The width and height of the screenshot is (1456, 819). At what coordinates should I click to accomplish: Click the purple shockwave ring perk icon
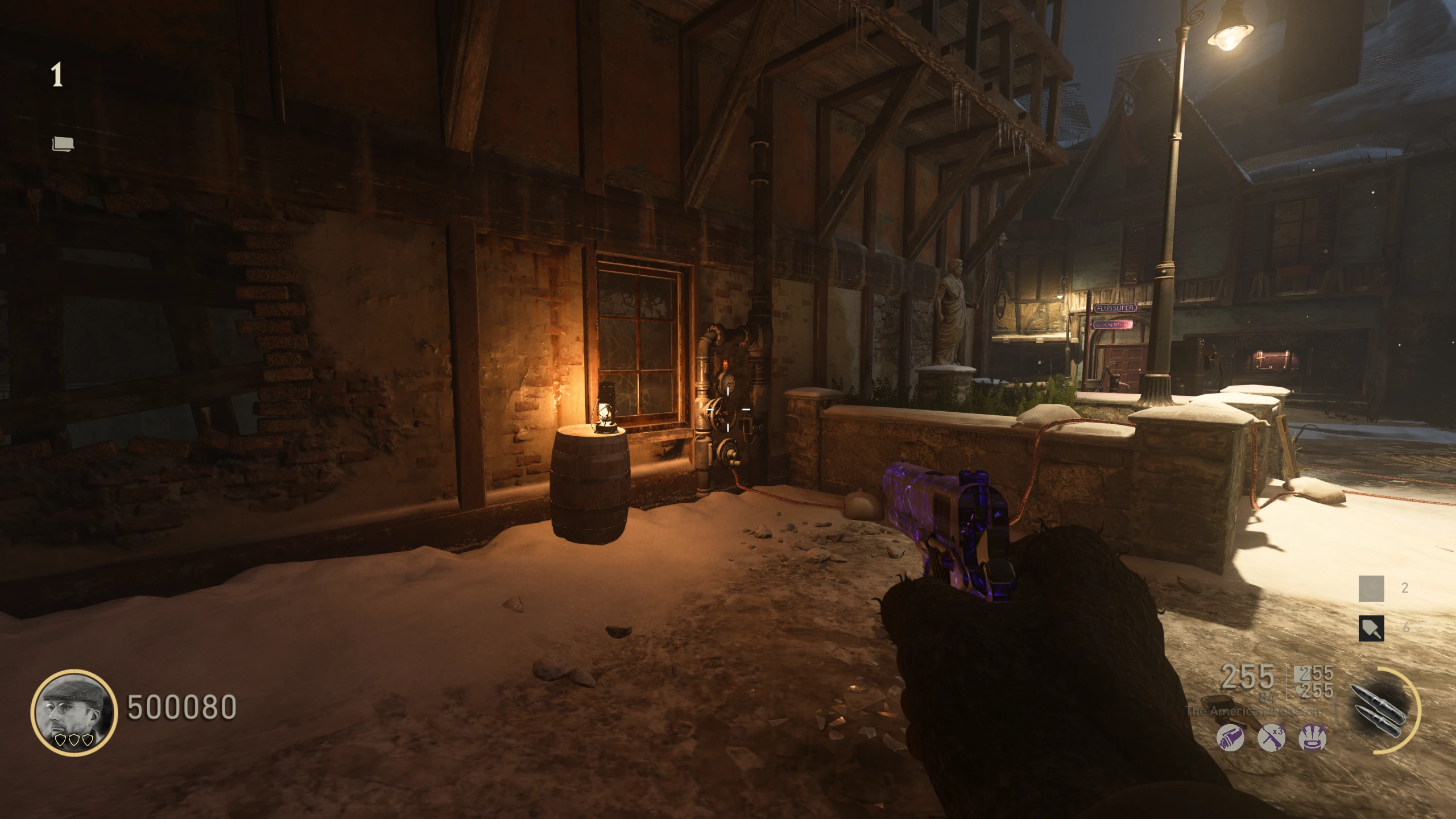[x=1313, y=738]
